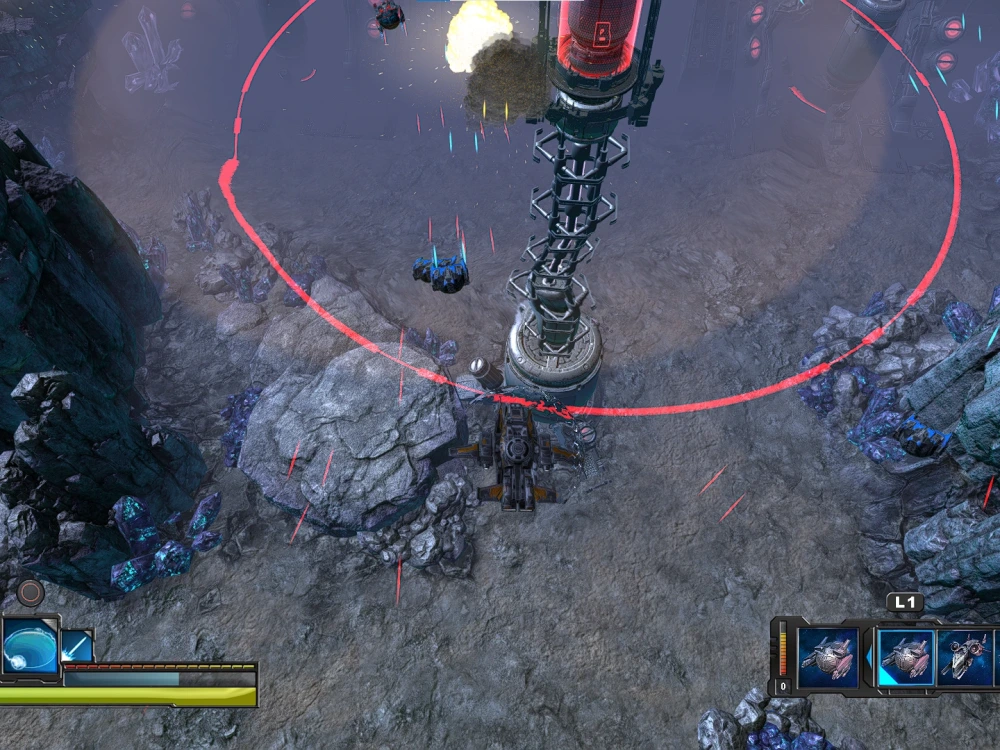The image size is (1000, 750).
Task: Use the laser beam ability icon
Action: click(77, 646)
